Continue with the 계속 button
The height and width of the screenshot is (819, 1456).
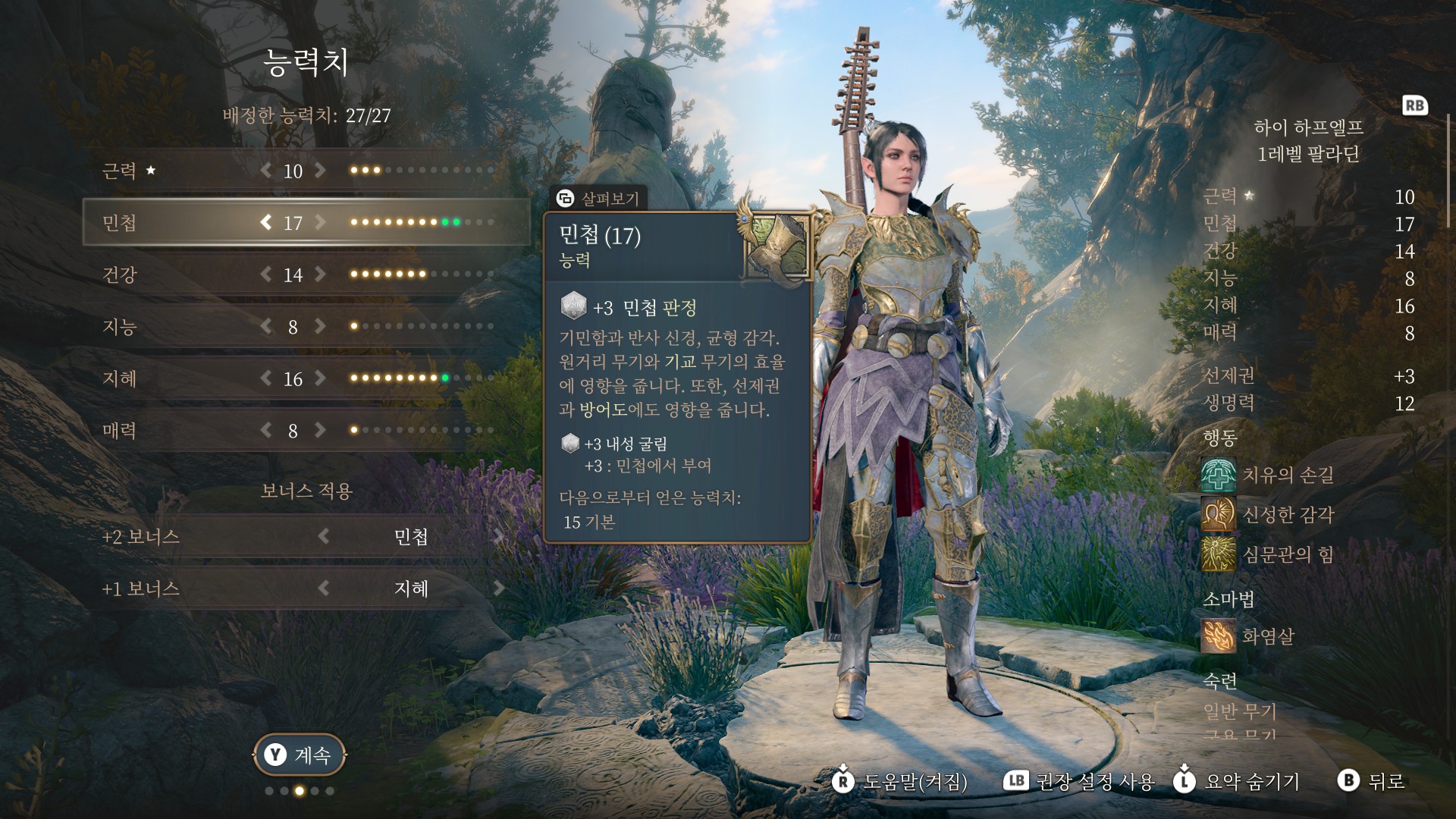click(x=300, y=755)
